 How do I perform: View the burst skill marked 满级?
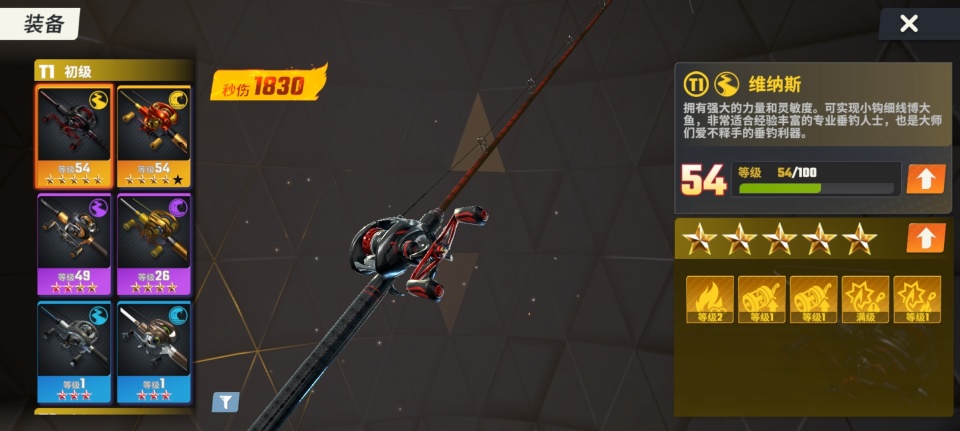tap(865, 299)
